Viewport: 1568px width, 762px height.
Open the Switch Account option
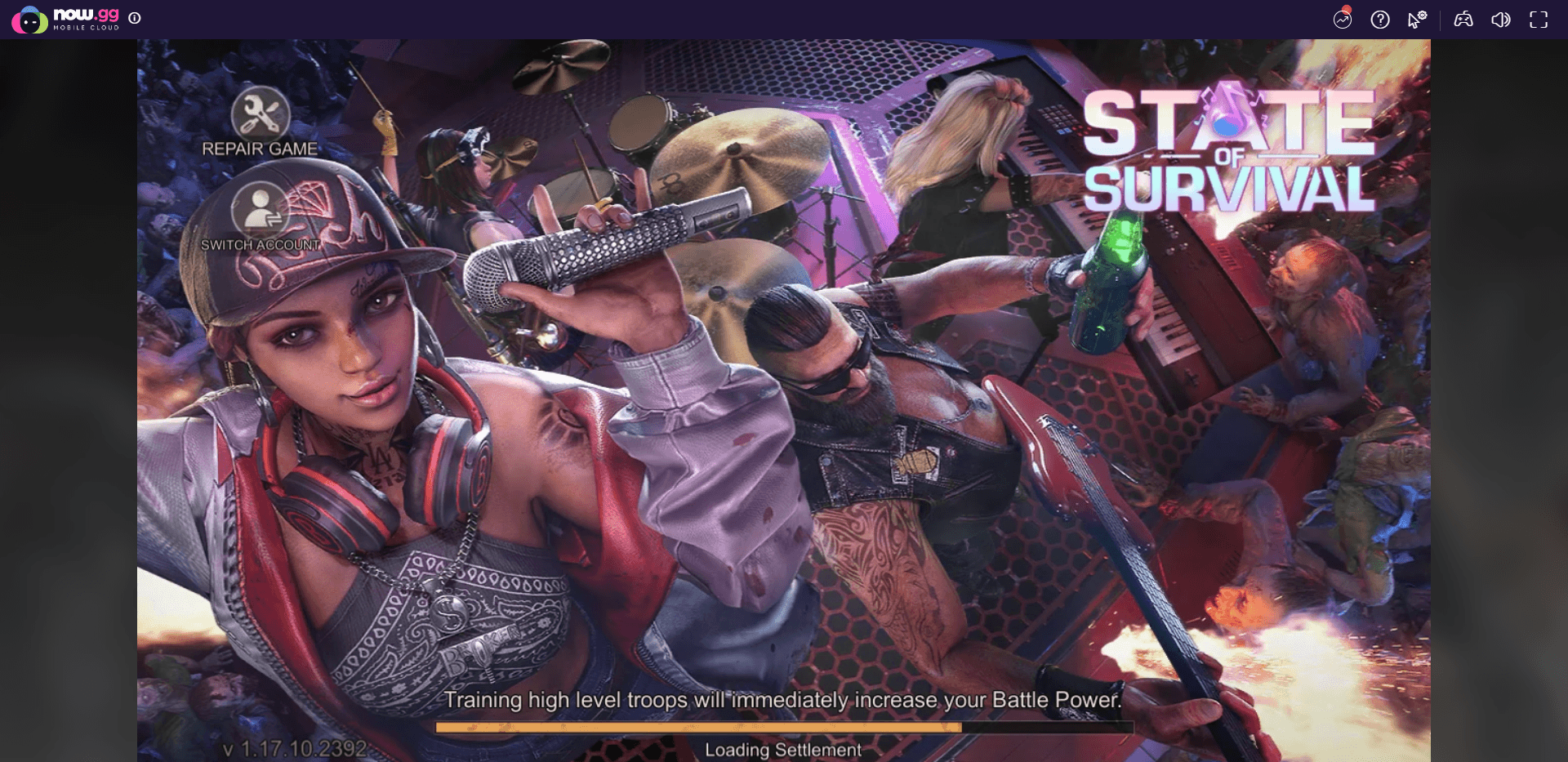tap(260, 210)
